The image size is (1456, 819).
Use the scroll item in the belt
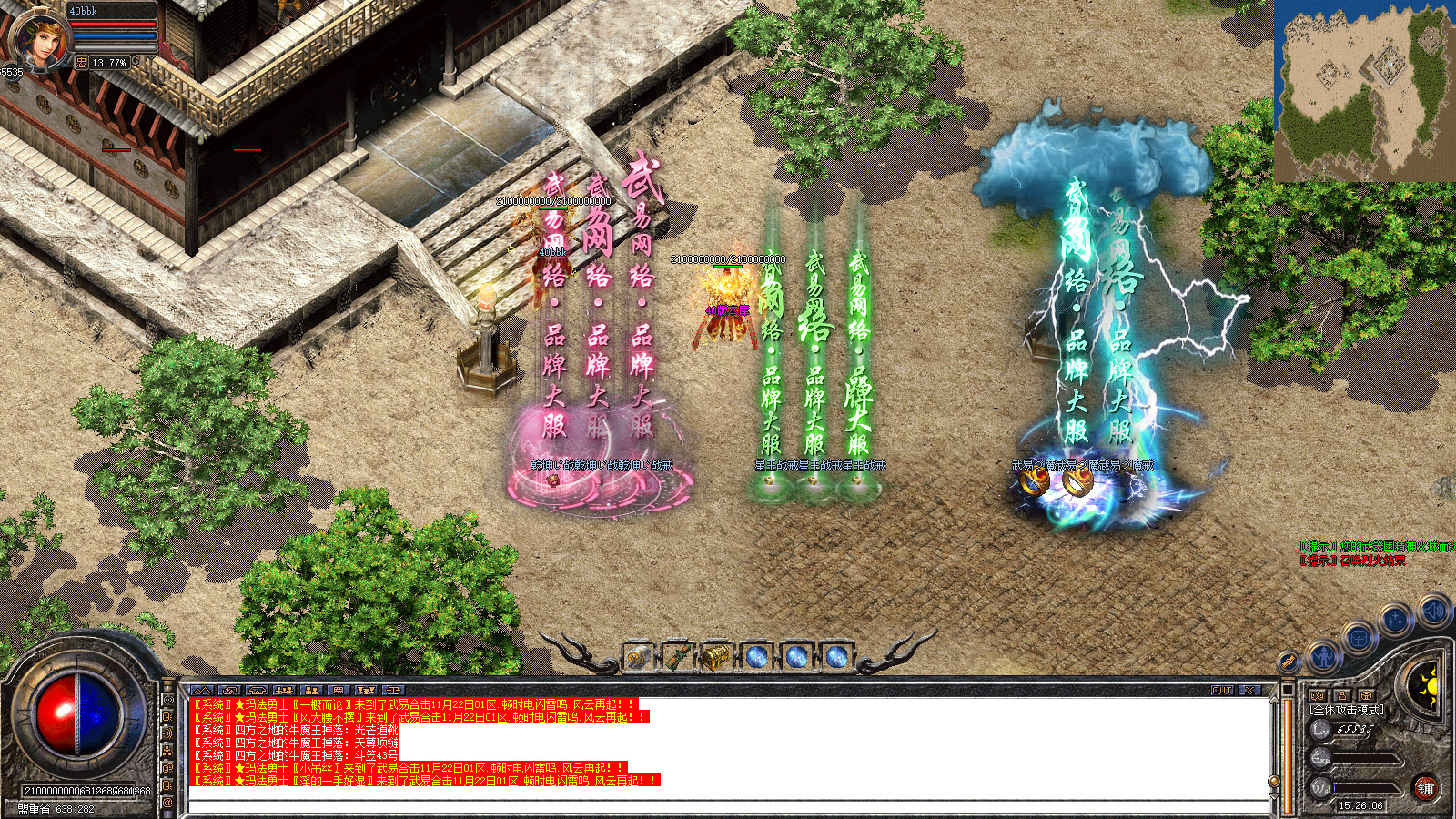click(637, 656)
